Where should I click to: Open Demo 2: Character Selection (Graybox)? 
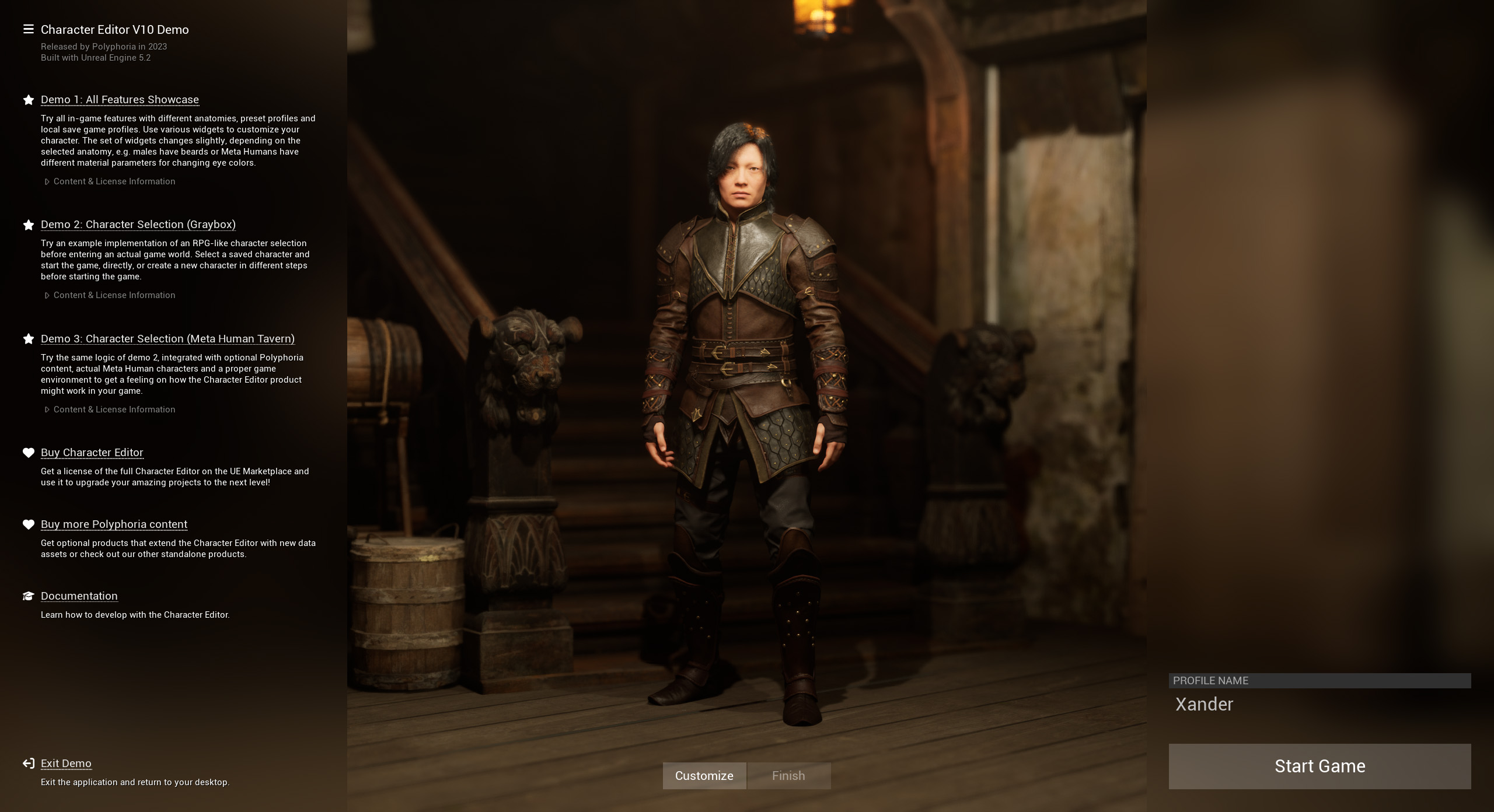138,224
